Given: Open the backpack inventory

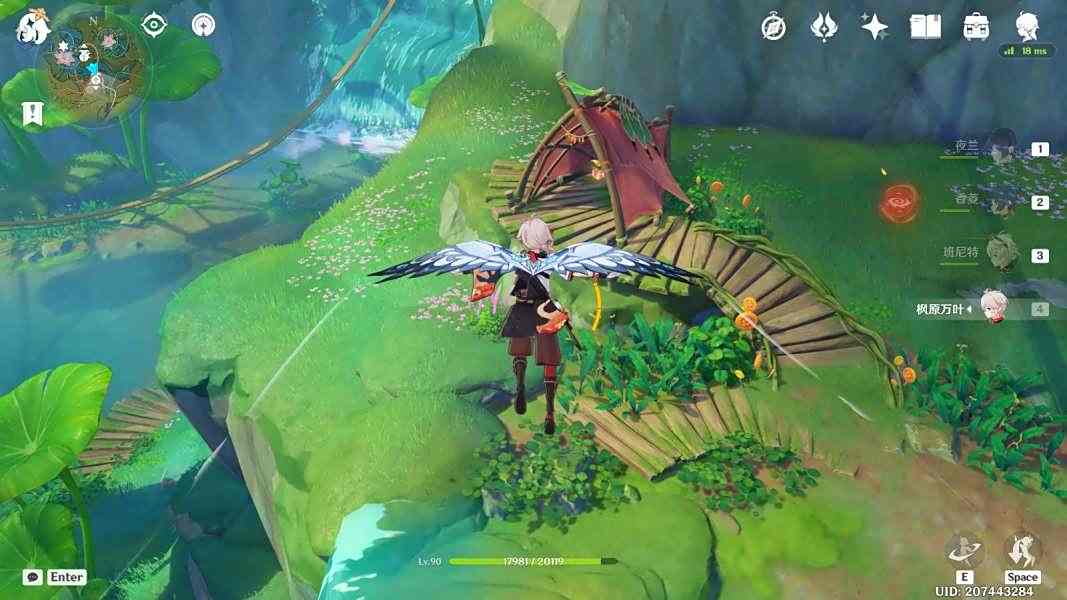Looking at the screenshot, I should (977, 27).
